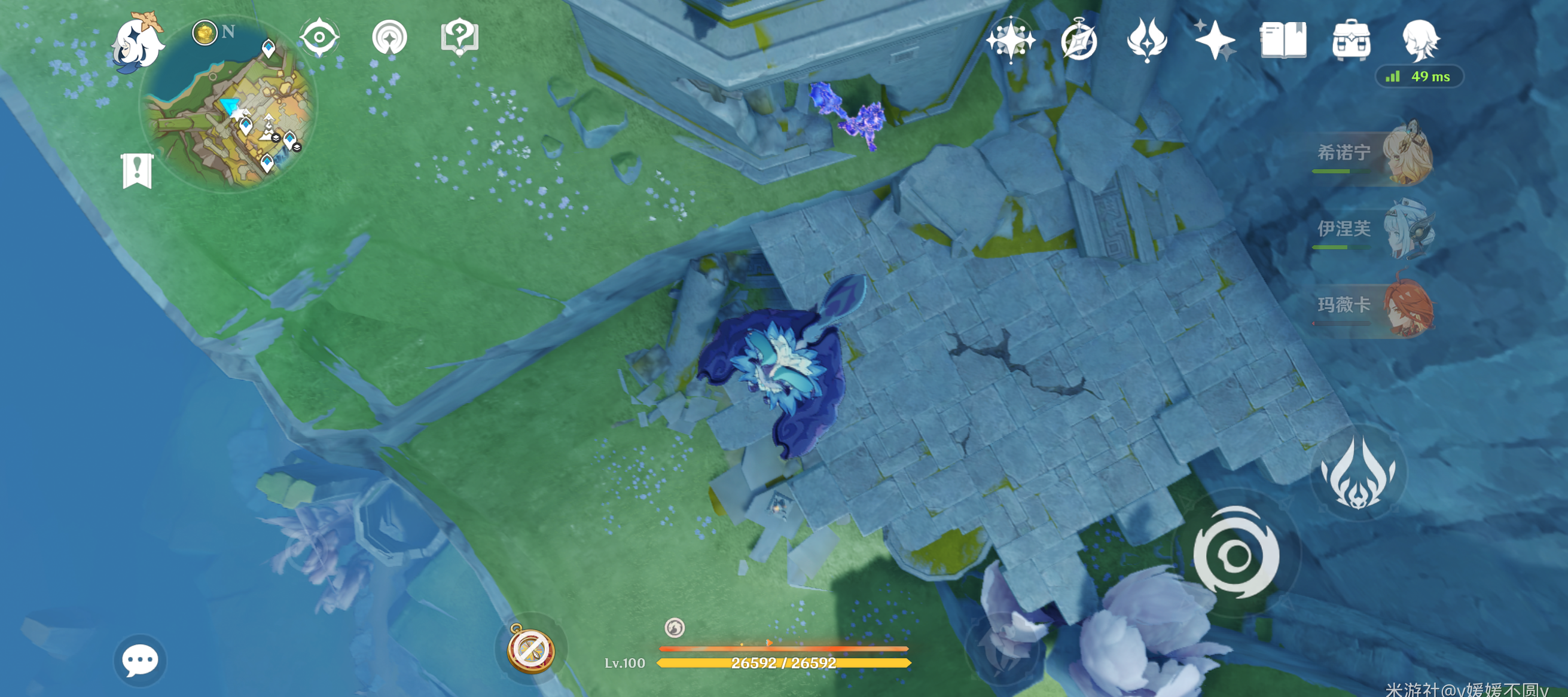Image resolution: width=1568 pixels, height=697 pixels.
Task: Open the adventurer handbook book icon
Action: (x=1283, y=40)
